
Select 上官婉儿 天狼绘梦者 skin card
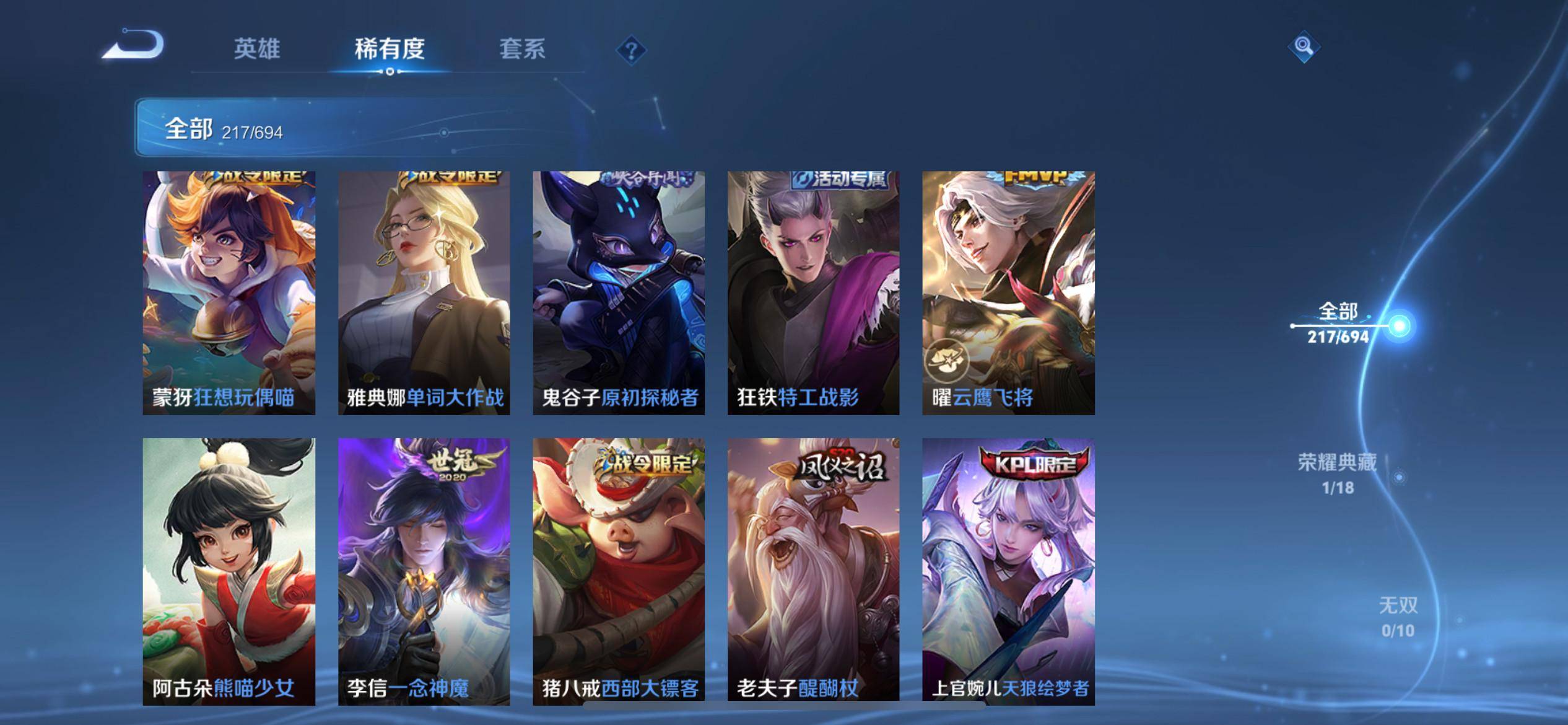(1008, 571)
